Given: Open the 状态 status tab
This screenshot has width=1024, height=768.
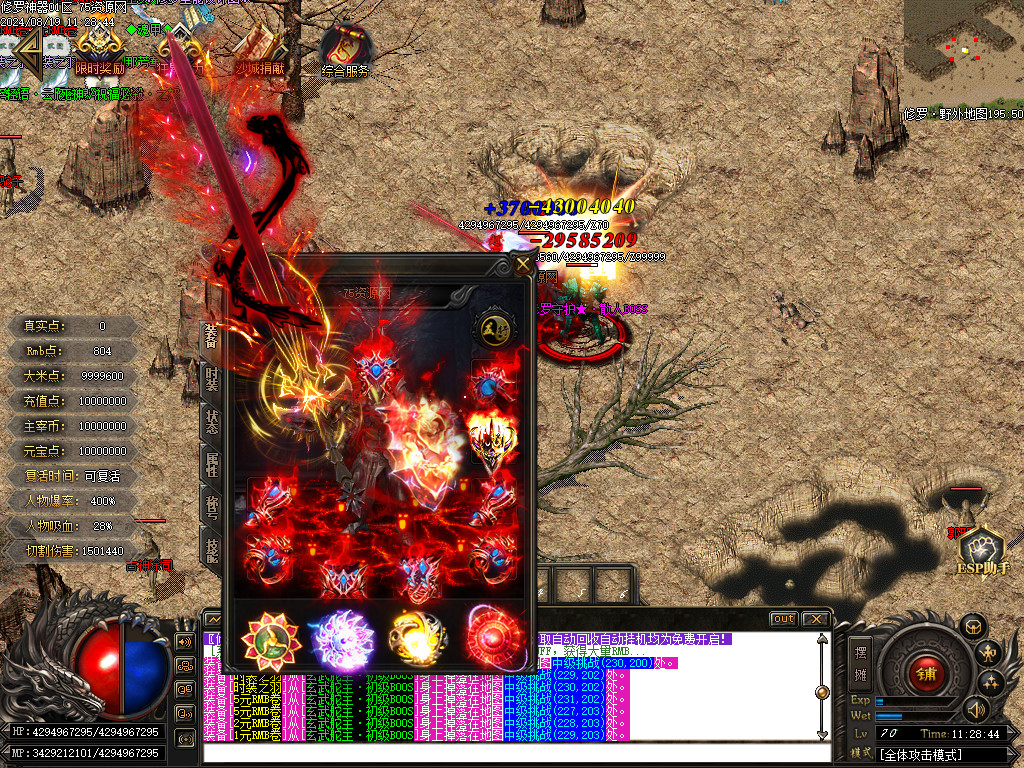Looking at the screenshot, I should 212,421.
